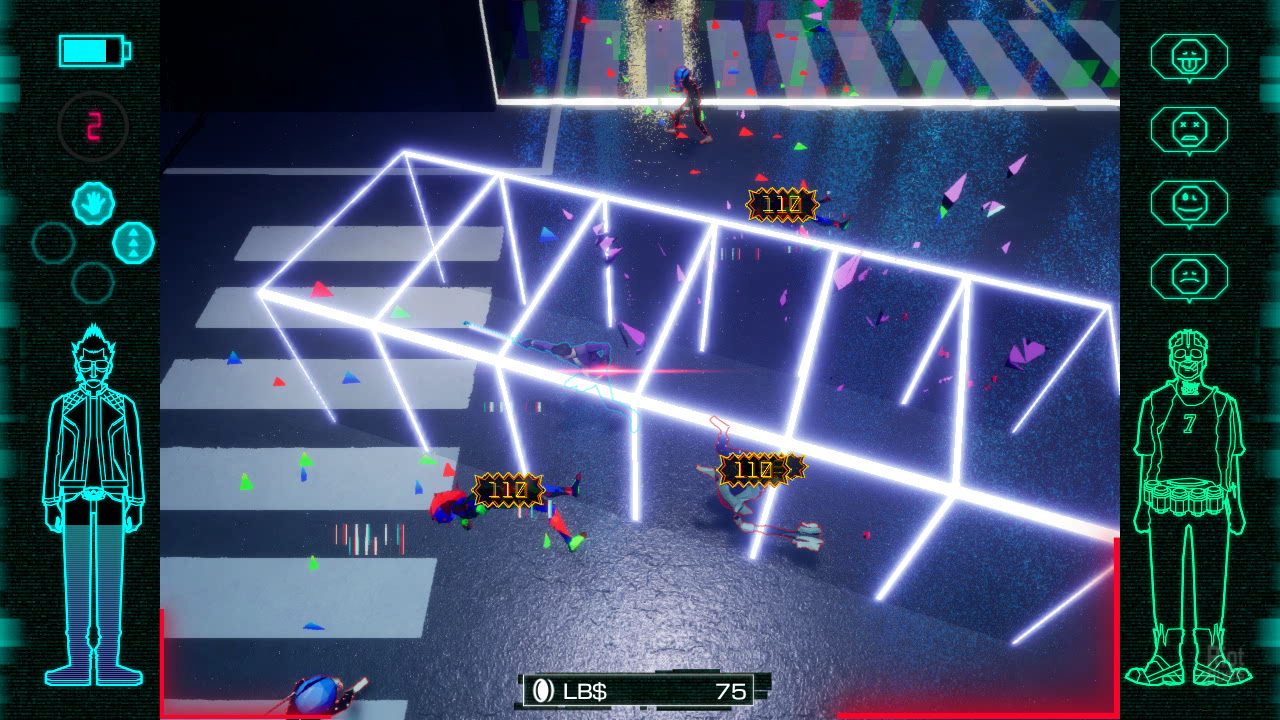Activate the triple-arrow skill chip
This screenshot has height=720, width=1280.
pos(133,243)
